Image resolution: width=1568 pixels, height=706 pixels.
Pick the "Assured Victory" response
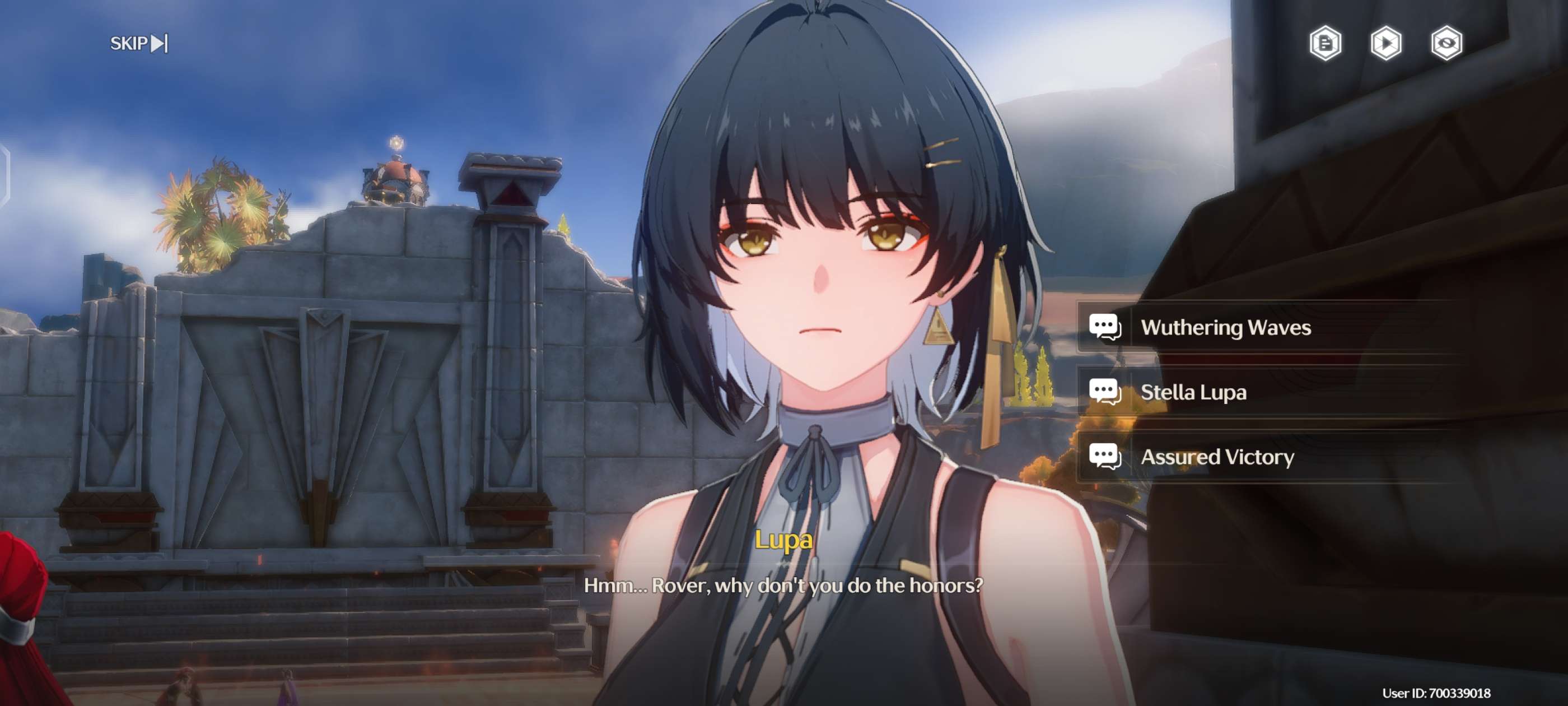(1216, 457)
